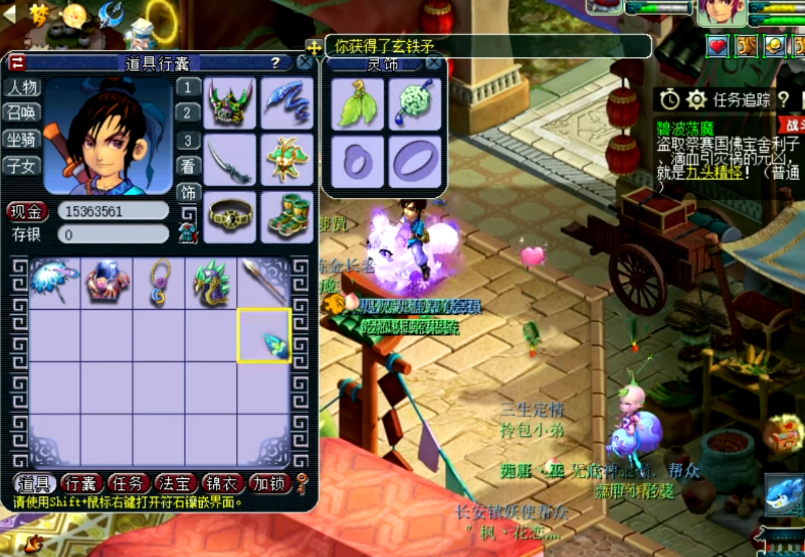Open the 子女 children tab

22,165
